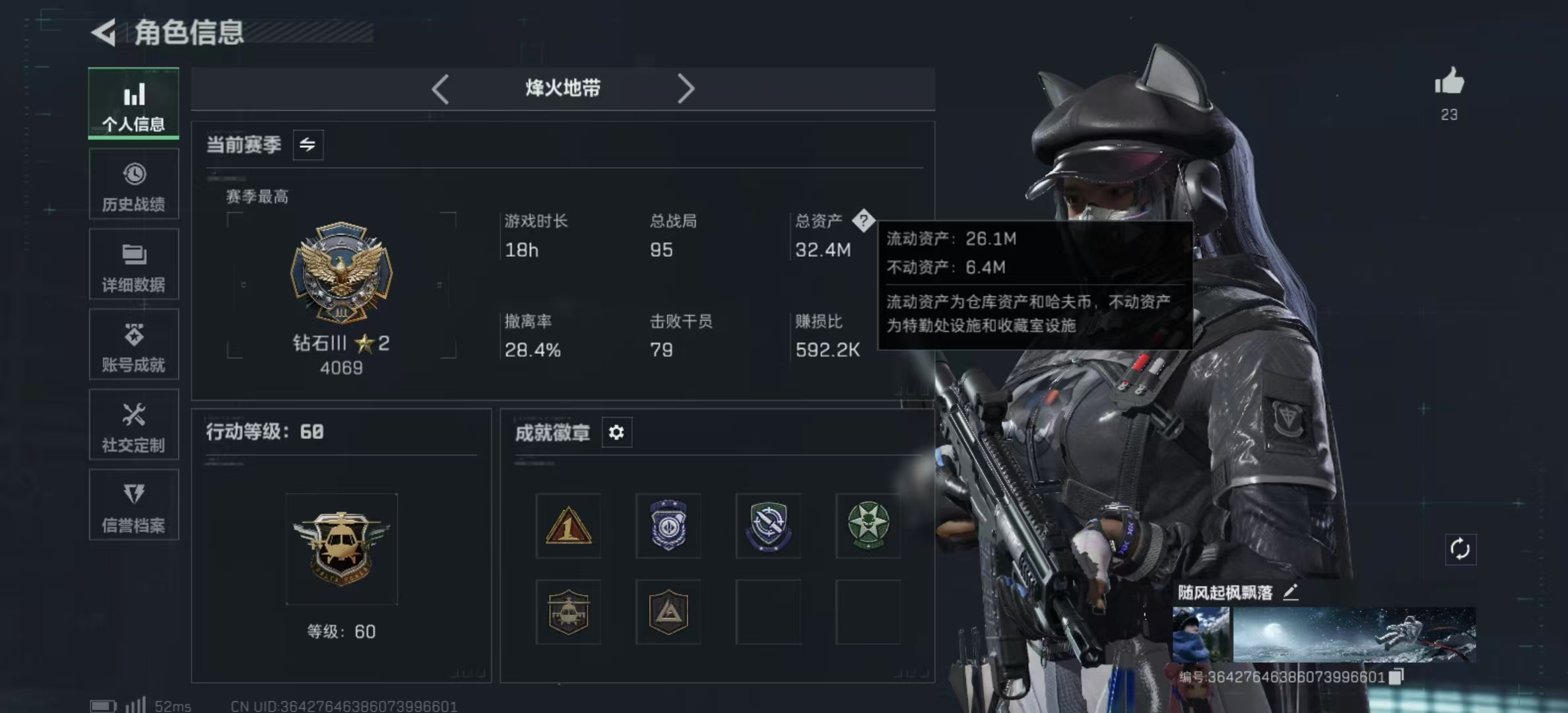Click the 烽火地带 mode label

pos(562,88)
